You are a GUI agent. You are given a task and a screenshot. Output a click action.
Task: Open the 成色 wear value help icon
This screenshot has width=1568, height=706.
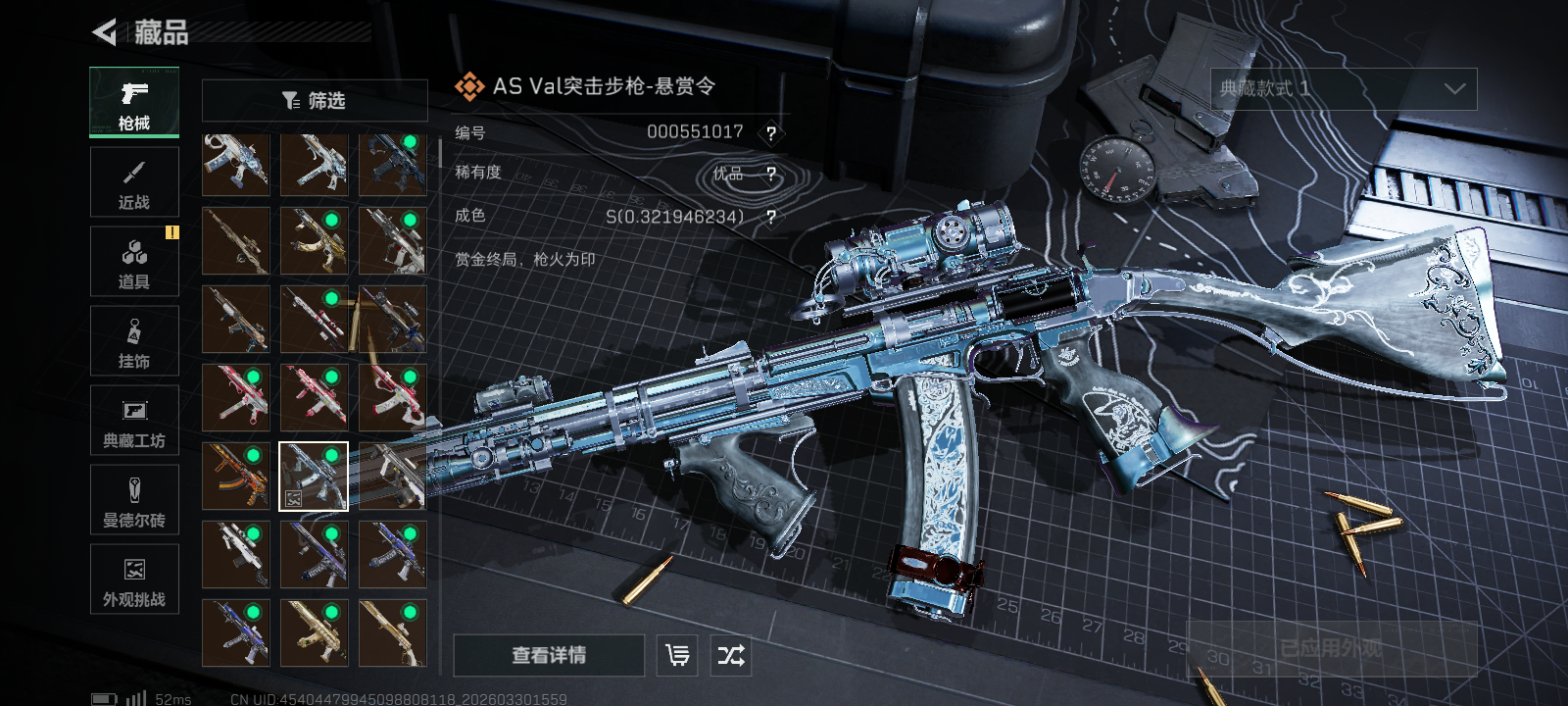pyautogui.click(x=771, y=217)
